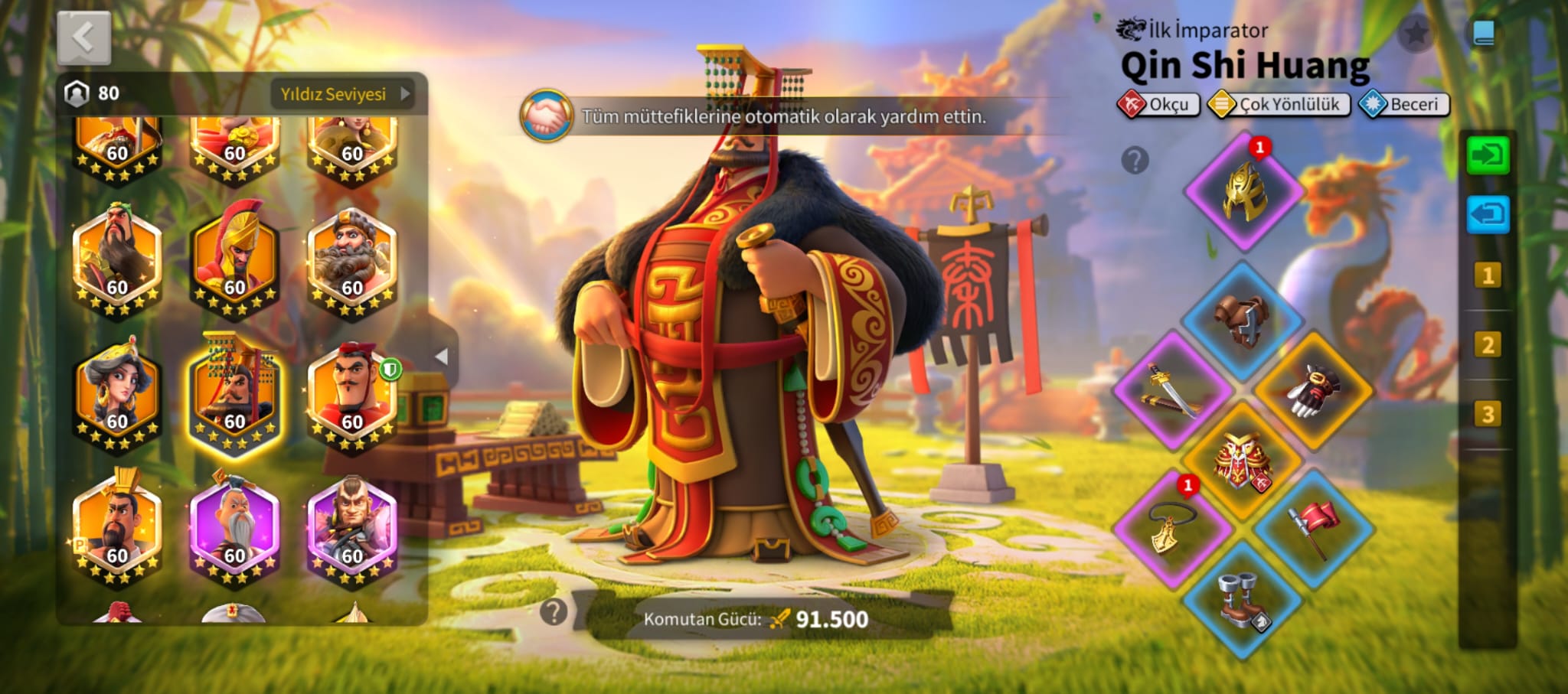Switch to equipment preset 3
Screen dimensions: 1568x694
(x=1488, y=415)
